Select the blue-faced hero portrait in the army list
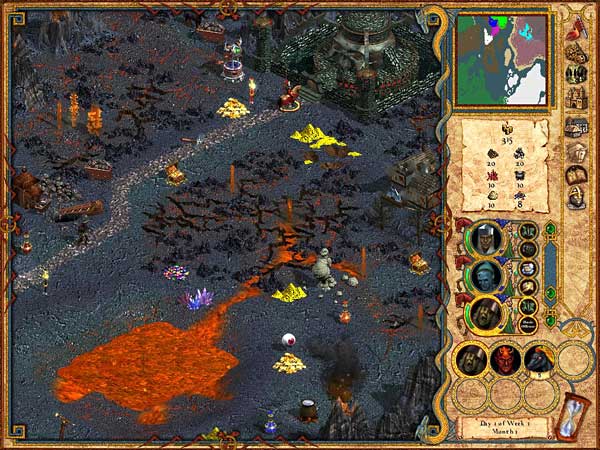600x450 pixels. (x=486, y=276)
